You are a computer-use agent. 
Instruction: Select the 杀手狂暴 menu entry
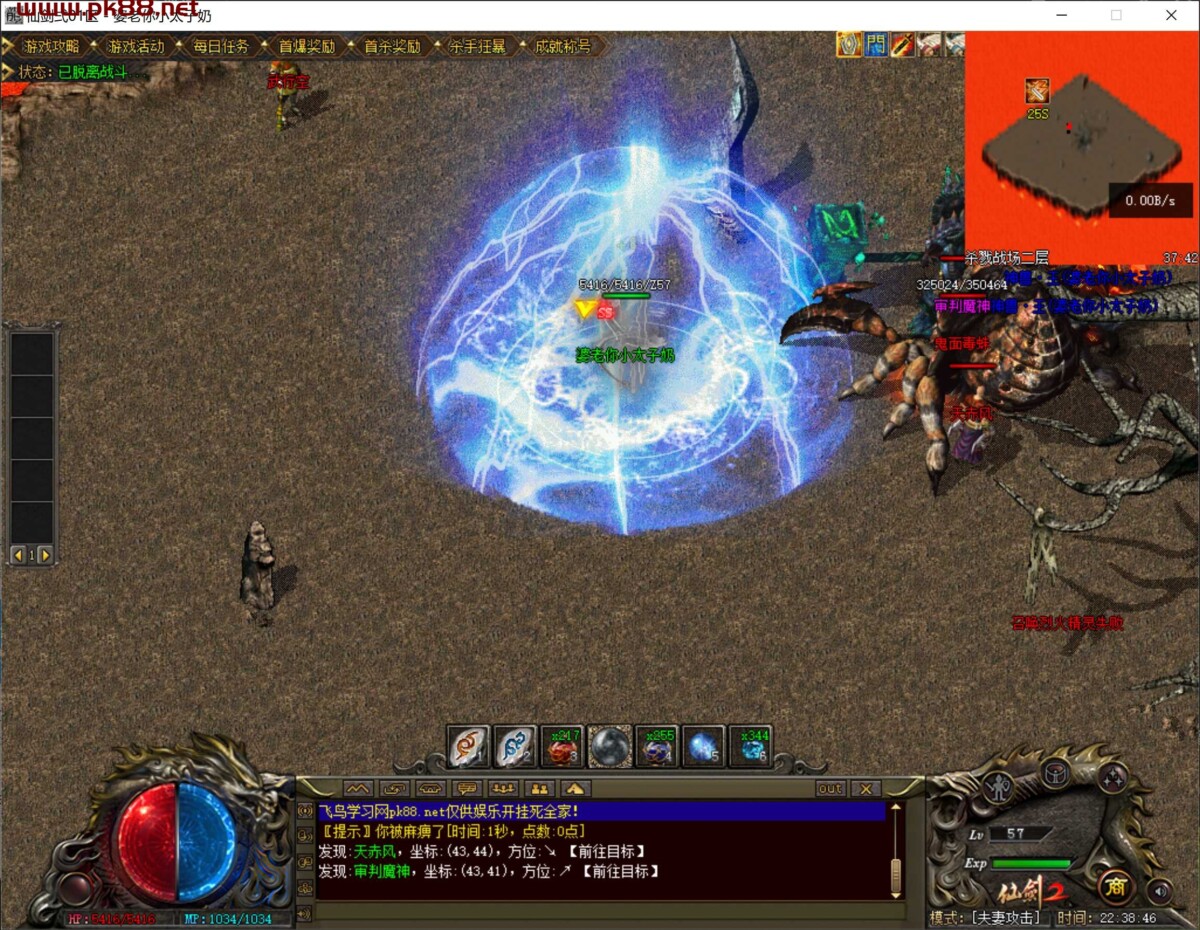tap(477, 47)
